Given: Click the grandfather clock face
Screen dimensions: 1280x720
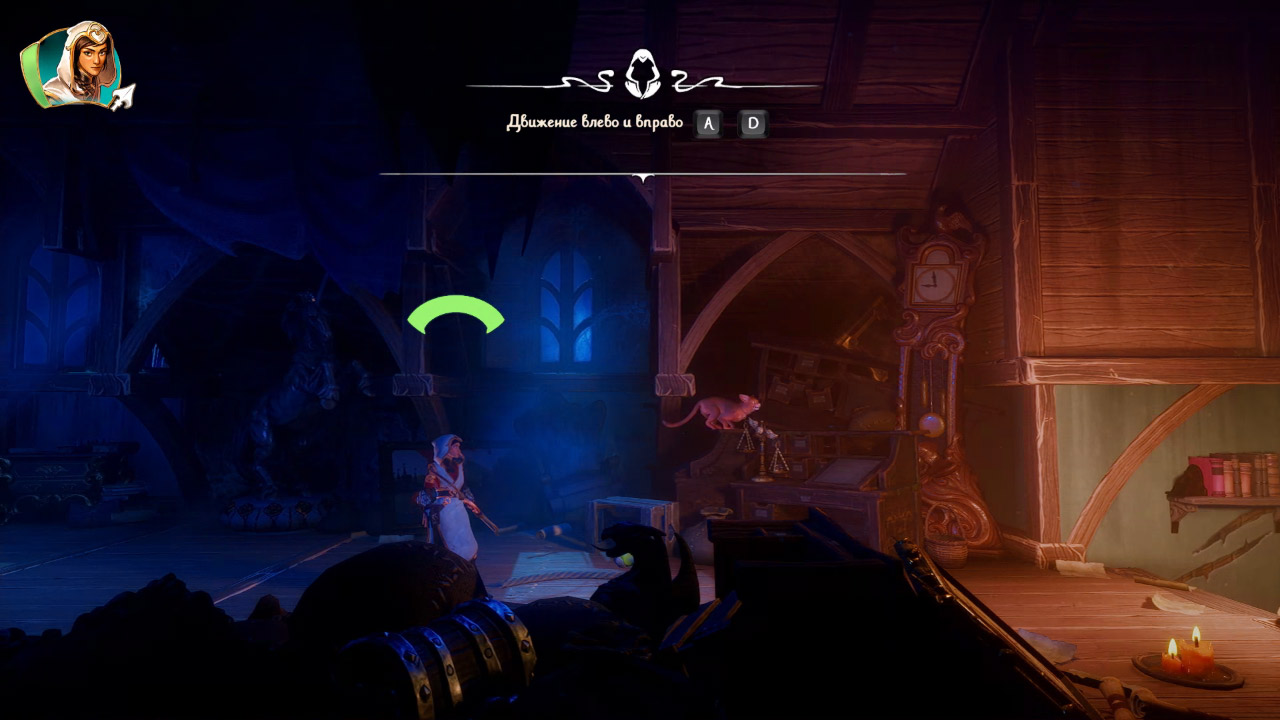Looking at the screenshot, I should click(932, 283).
